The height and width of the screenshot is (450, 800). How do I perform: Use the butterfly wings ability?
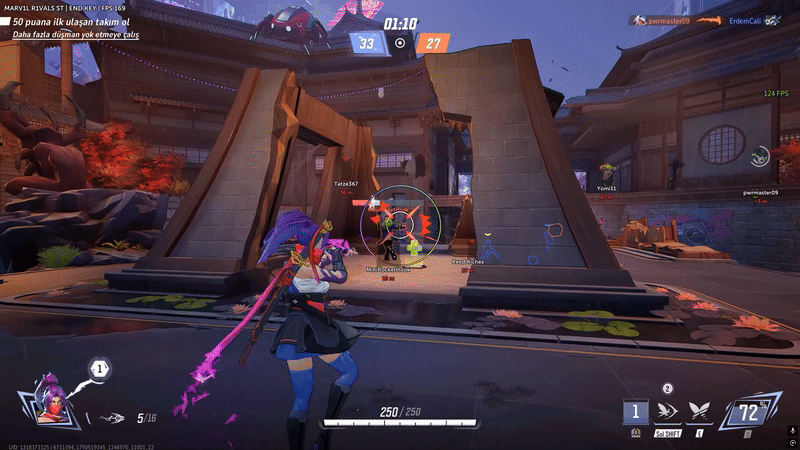(x=701, y=412)
